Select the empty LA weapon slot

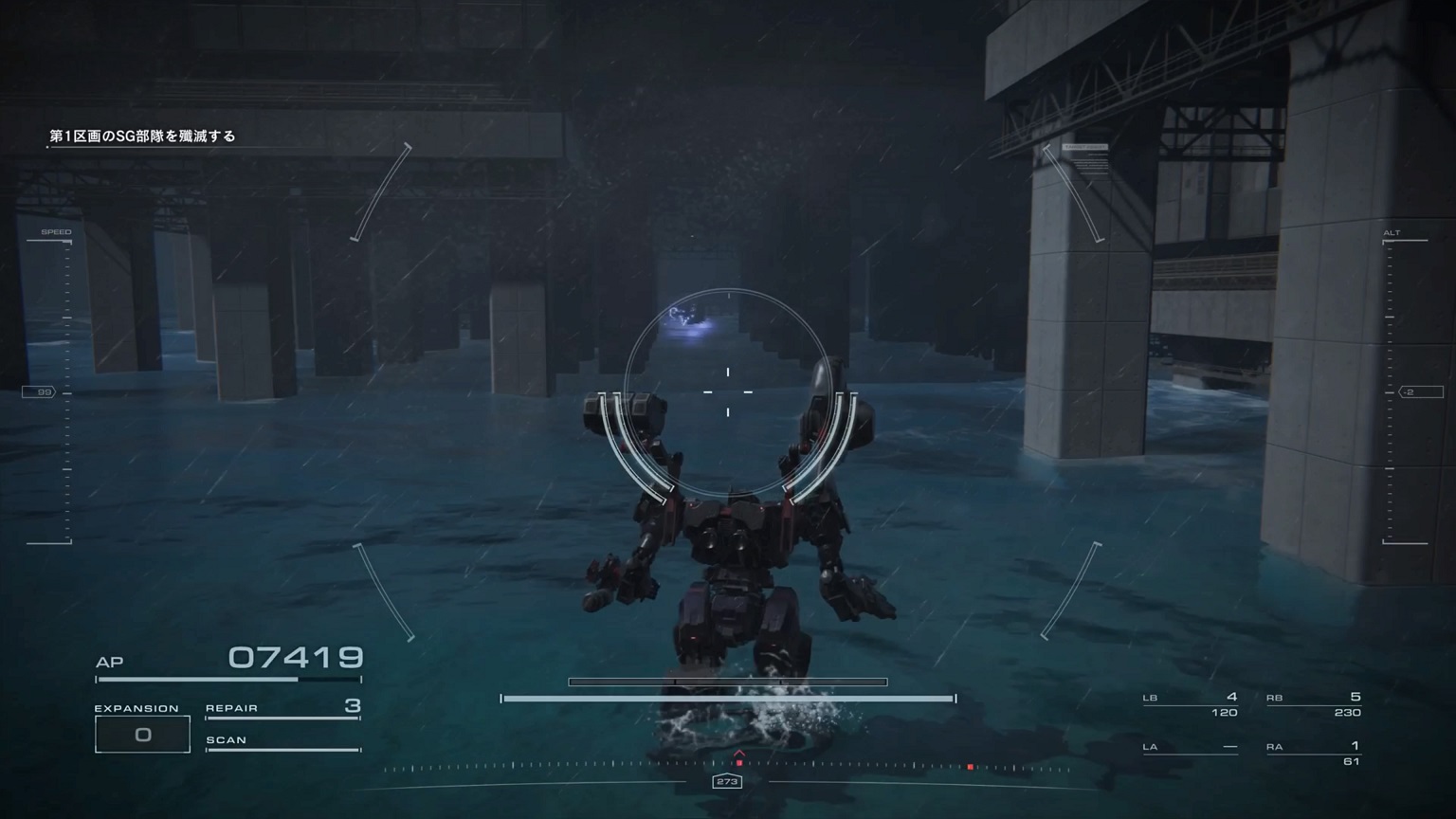coord(1192,748)
